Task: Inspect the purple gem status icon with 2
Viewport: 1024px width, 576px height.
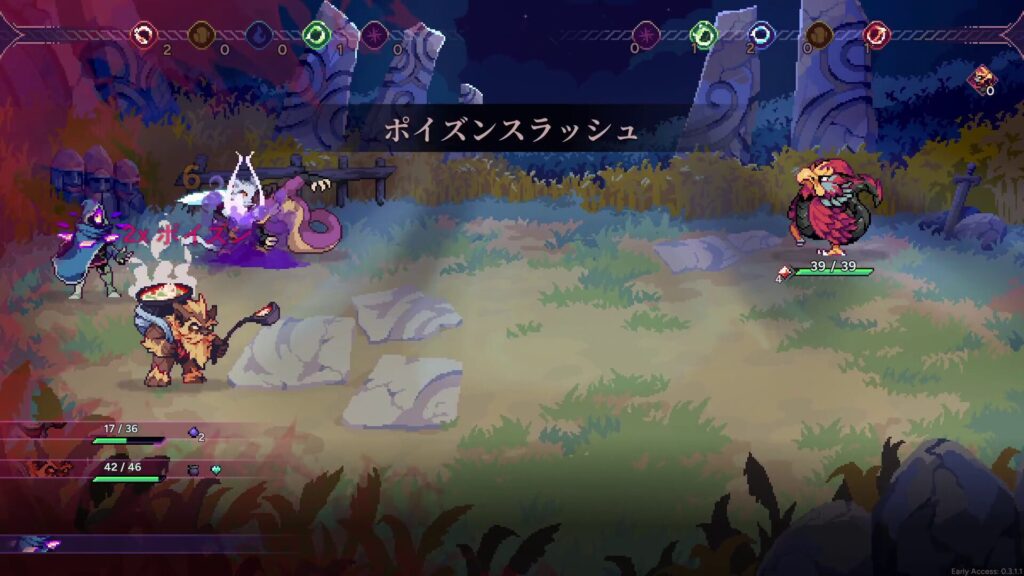Action: tap(194, 433)
